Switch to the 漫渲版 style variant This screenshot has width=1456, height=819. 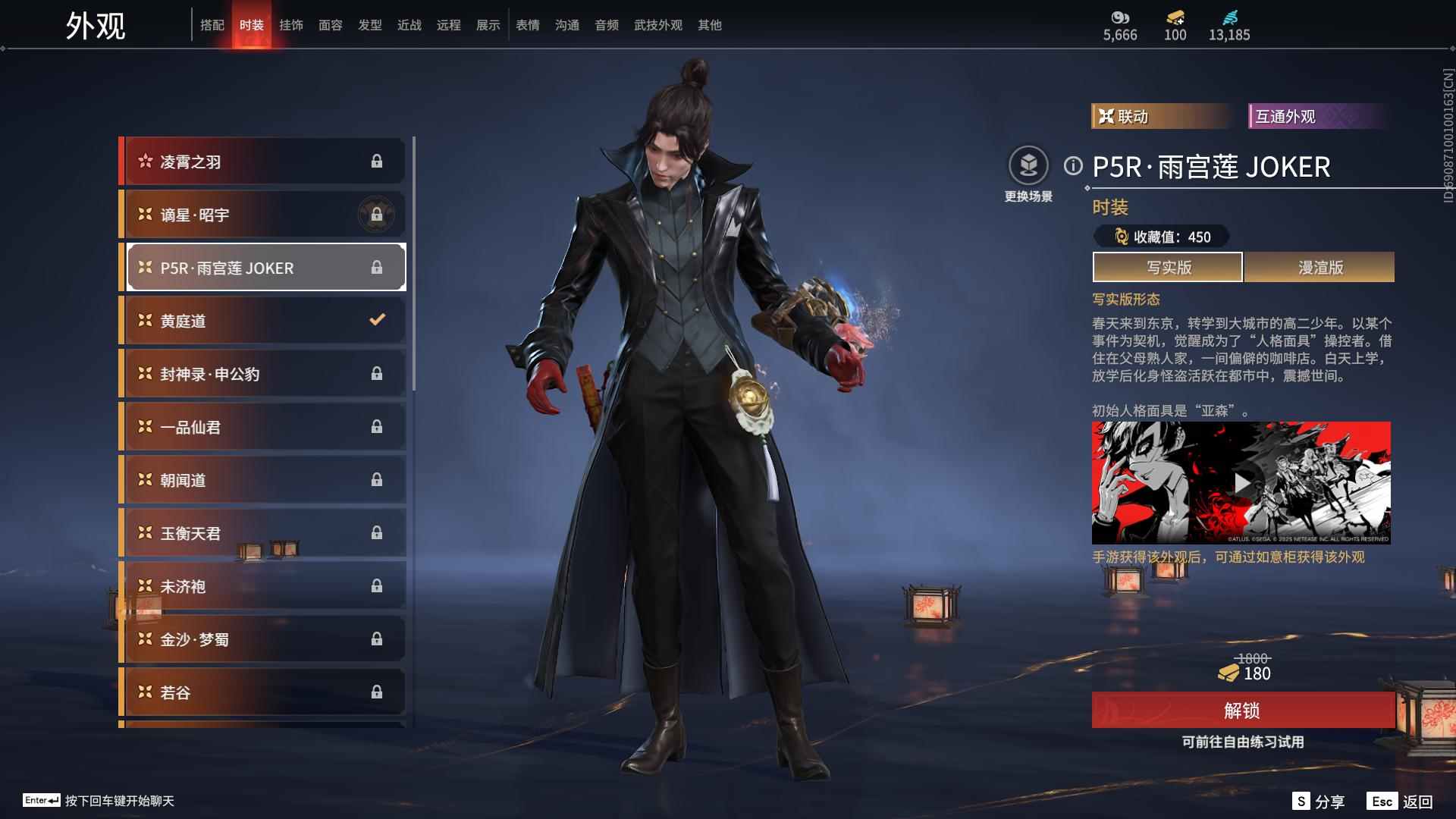(x=1319, y=267)
